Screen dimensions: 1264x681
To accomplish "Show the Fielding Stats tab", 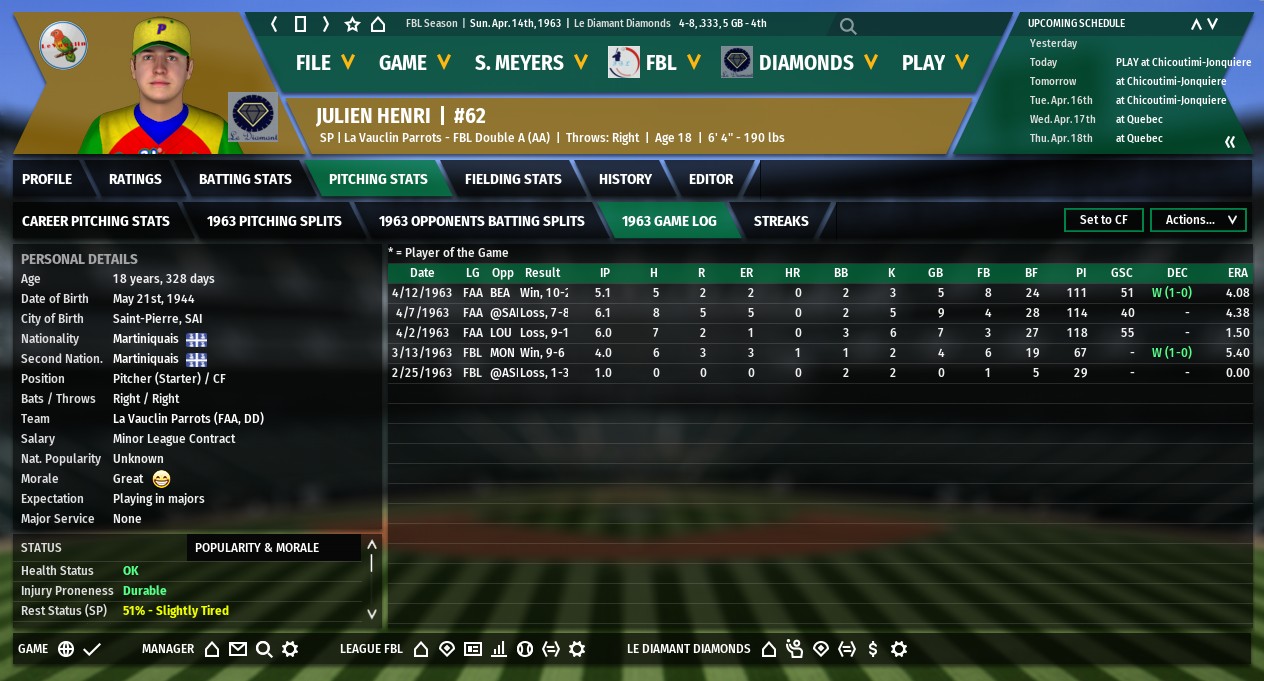I will coord(513,179).
